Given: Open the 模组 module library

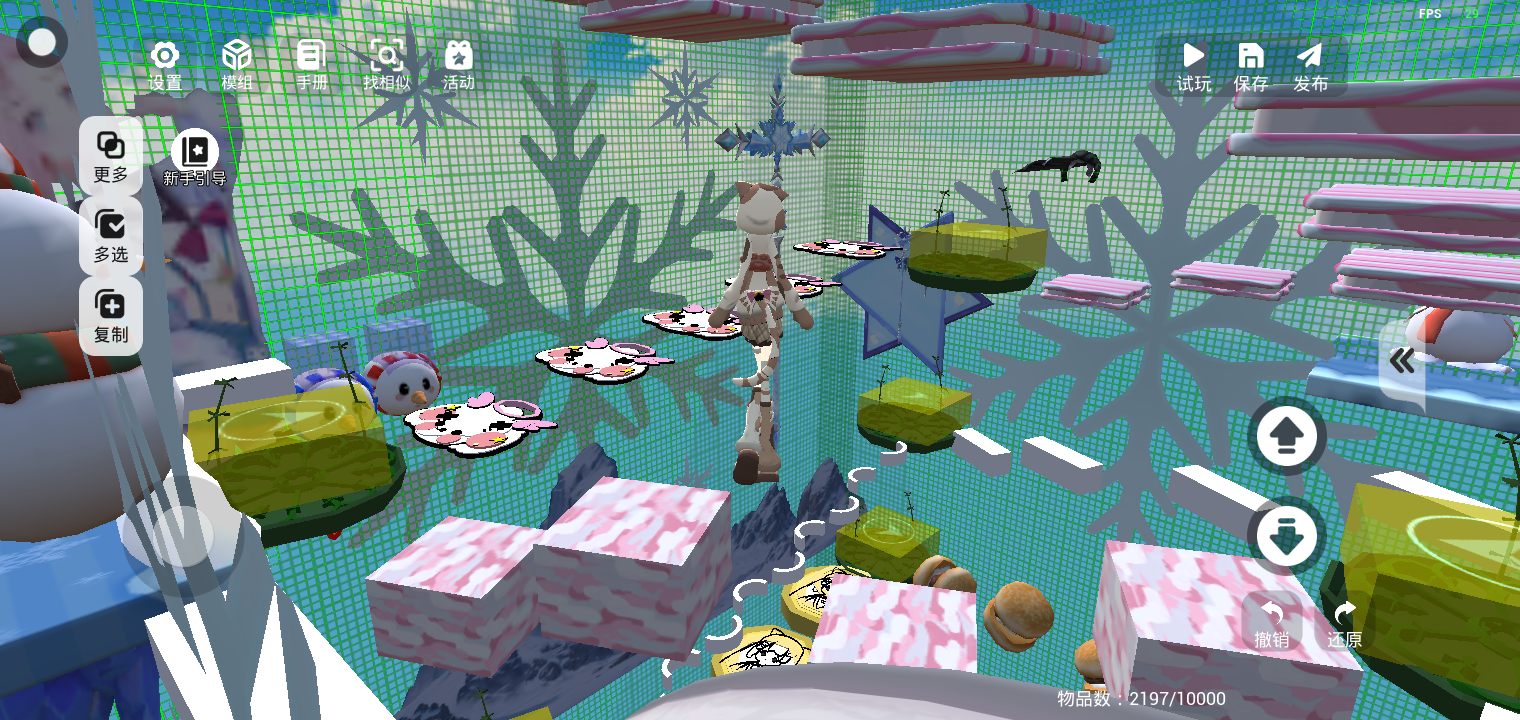Looking at the screenshot, I should (x=237, y=65).
